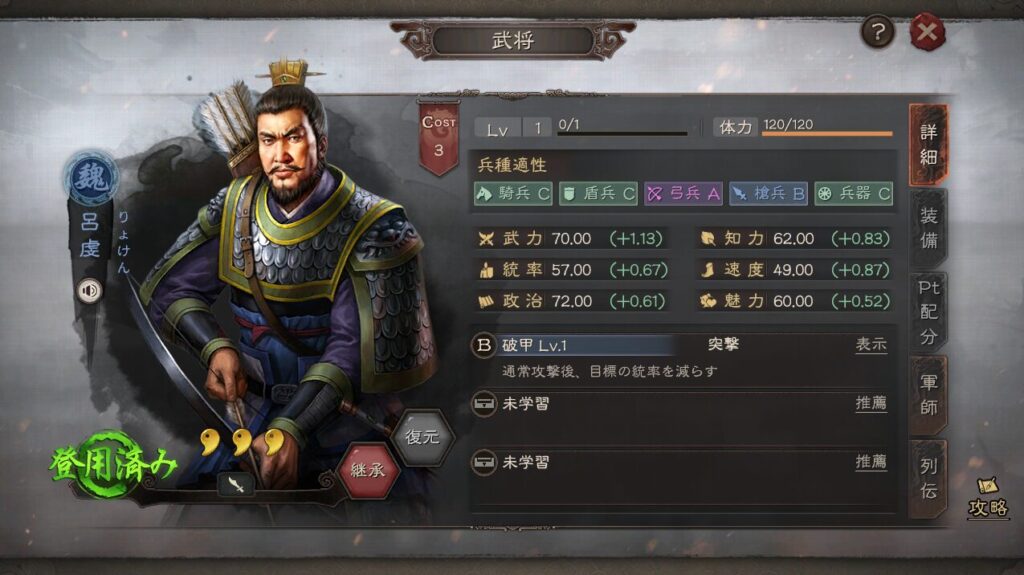Open the 装備 equipment tab
Viewport: 1024px width, 575px height.
click(x=928, y=228)
